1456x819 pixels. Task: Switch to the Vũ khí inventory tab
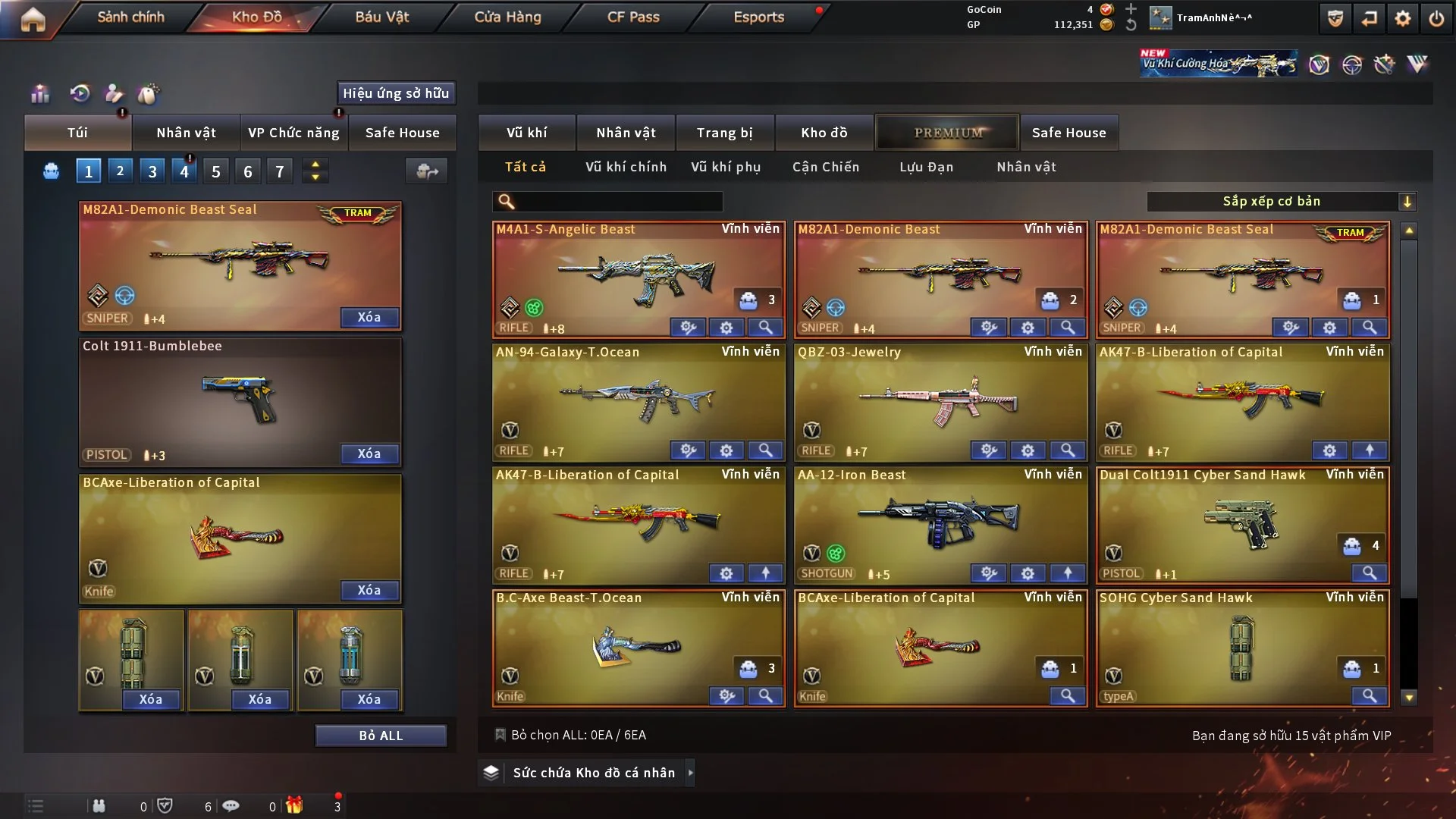[526, 133]
